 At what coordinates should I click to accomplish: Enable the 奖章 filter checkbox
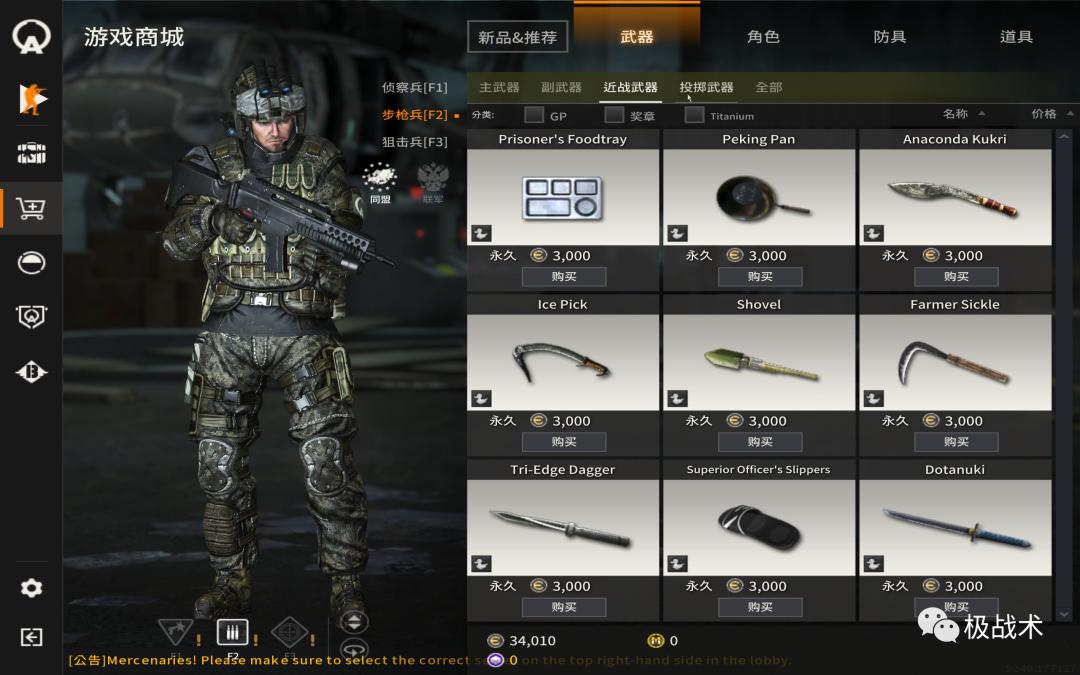[614, 115]
